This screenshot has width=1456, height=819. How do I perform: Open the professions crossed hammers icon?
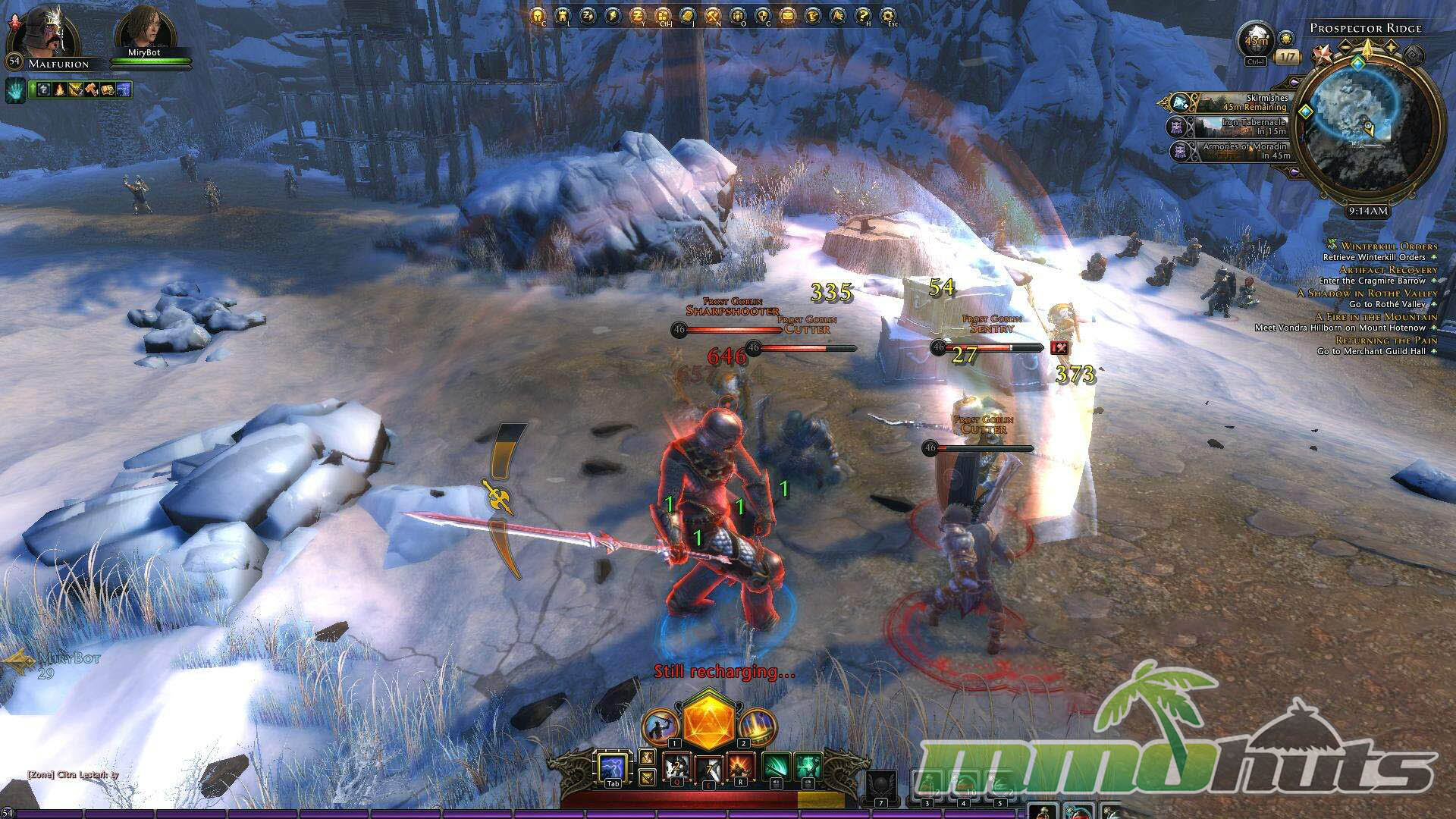pyautogui.click(x=712, y=14)
